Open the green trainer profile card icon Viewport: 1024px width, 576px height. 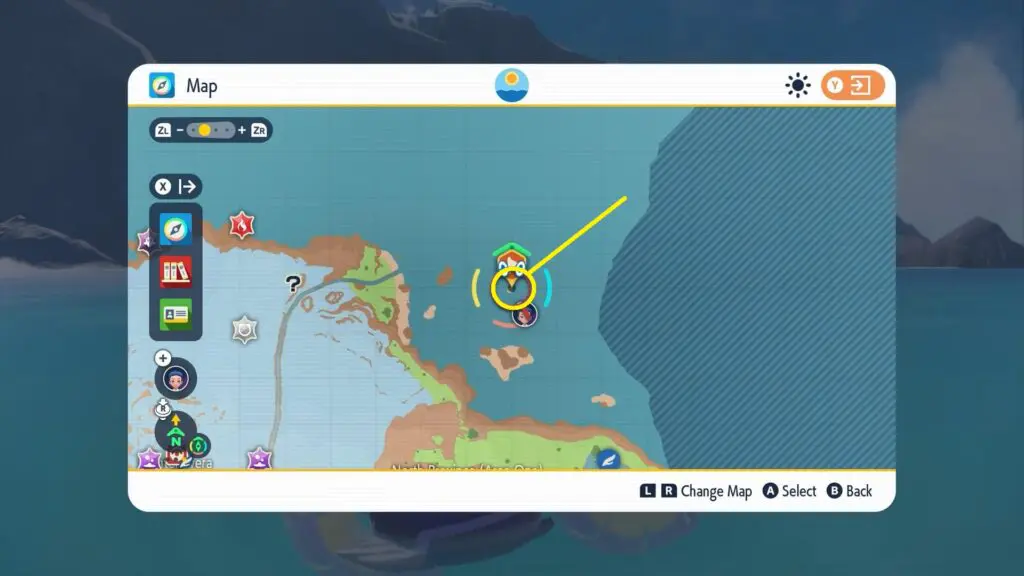point(176,314)
